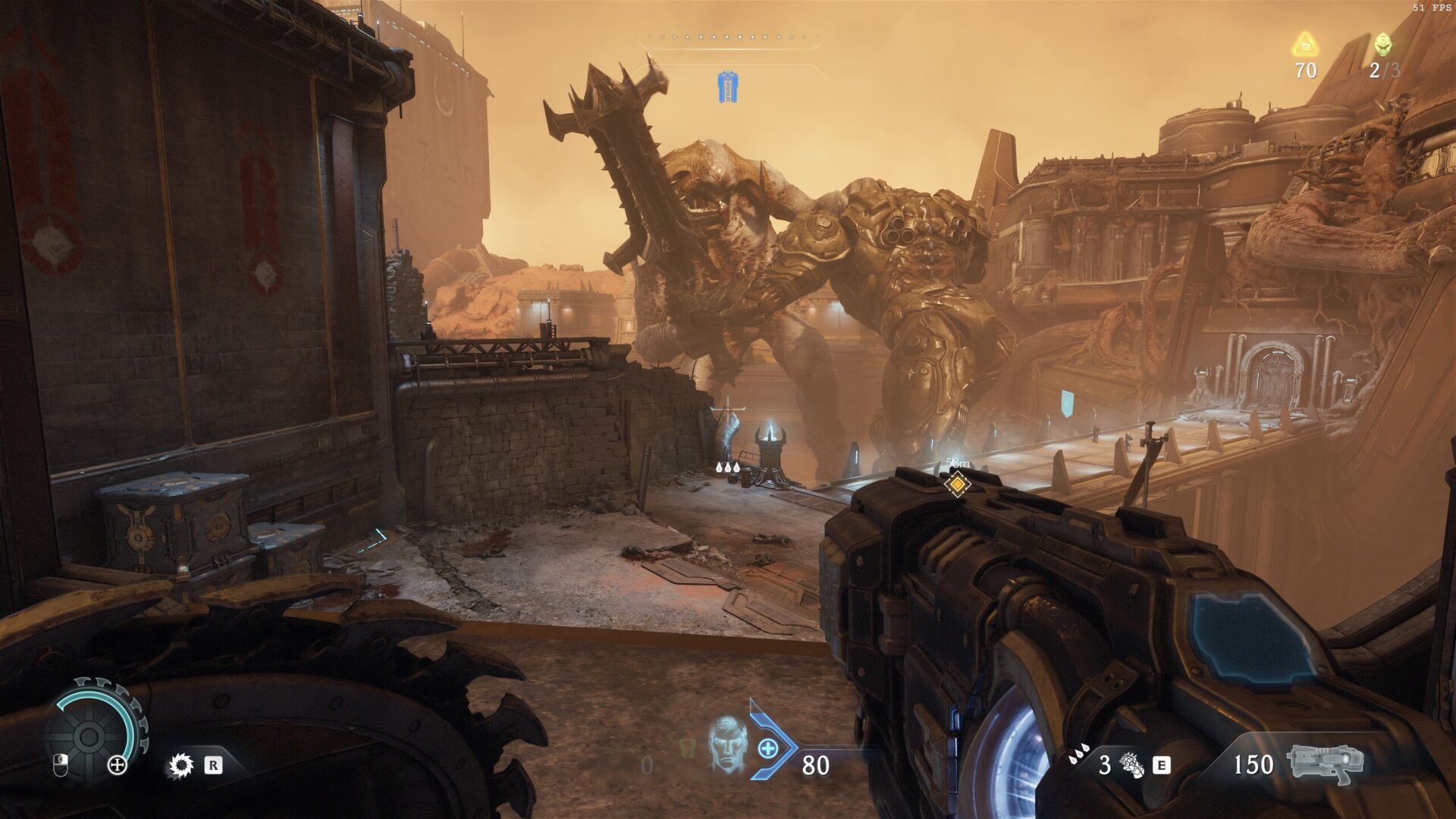Select the equipped gun icon

pos(1325,764)
